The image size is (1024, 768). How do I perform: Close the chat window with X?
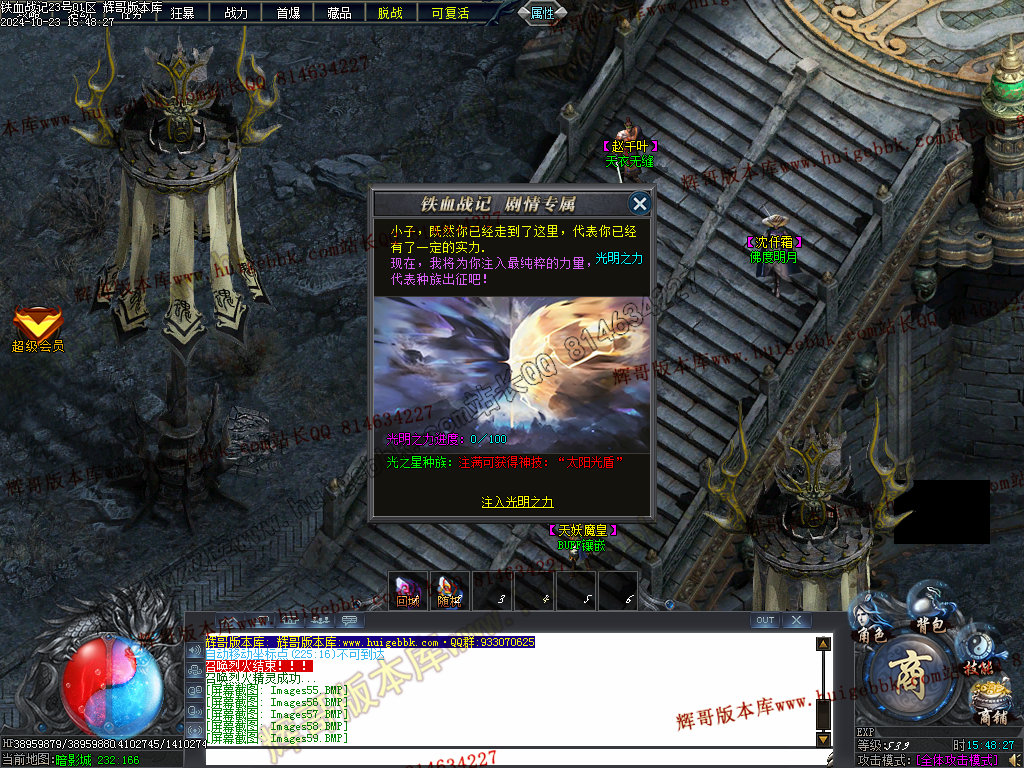(796, 621)
